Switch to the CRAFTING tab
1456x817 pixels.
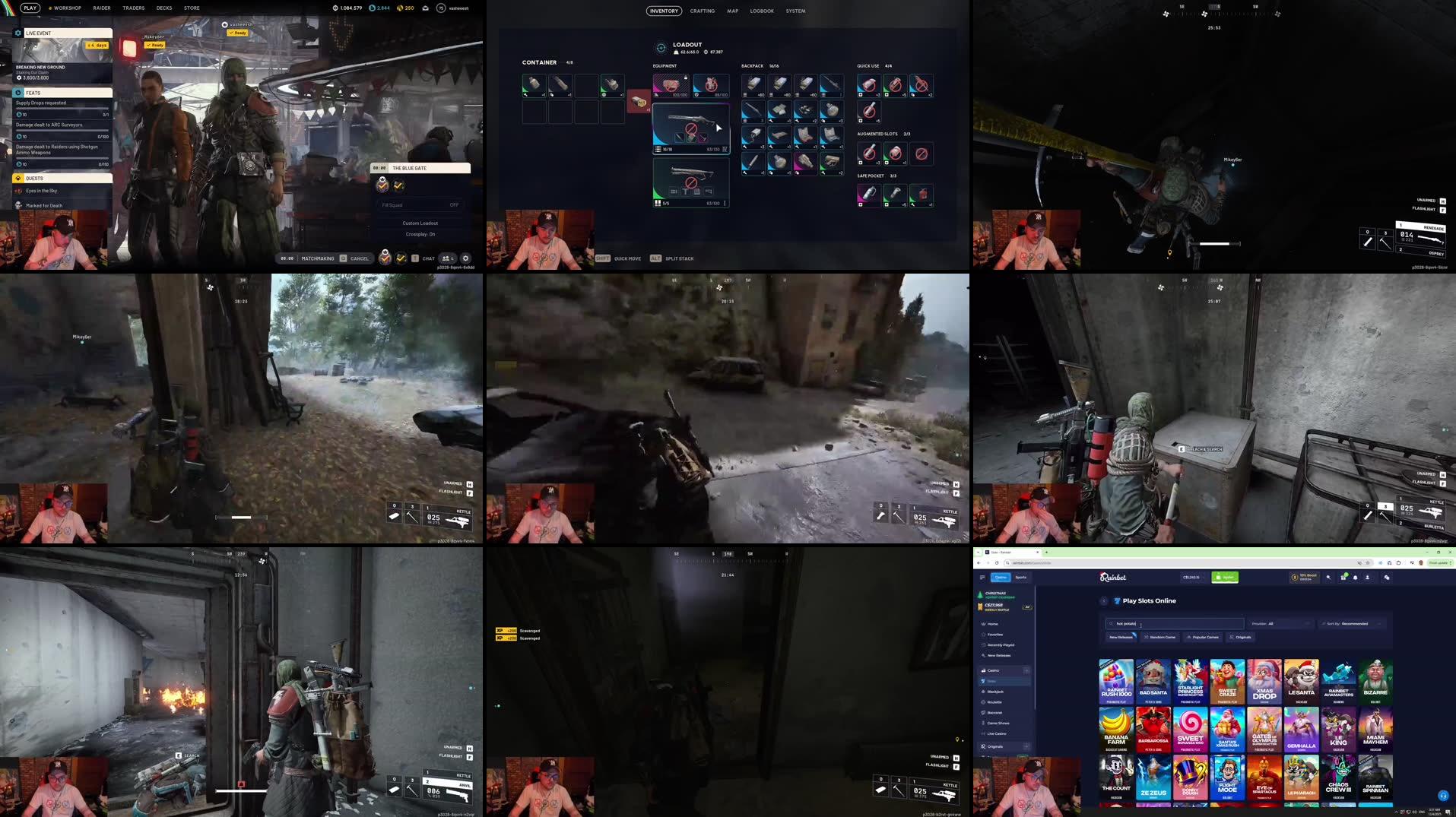point(702,11)
